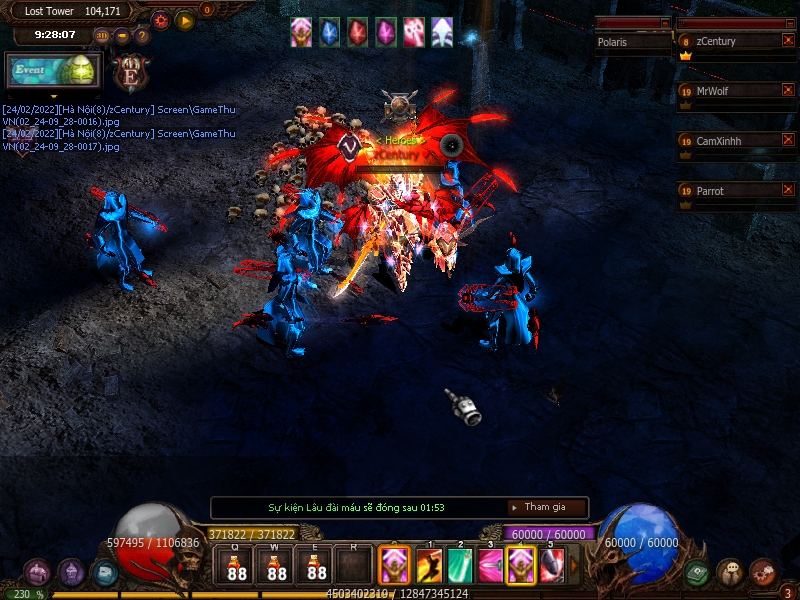Image resolution: width=800 pixels, height=600 pixels.
Task: Activate the pink sword skill in slot 3
Action: (x=491, y=567)
